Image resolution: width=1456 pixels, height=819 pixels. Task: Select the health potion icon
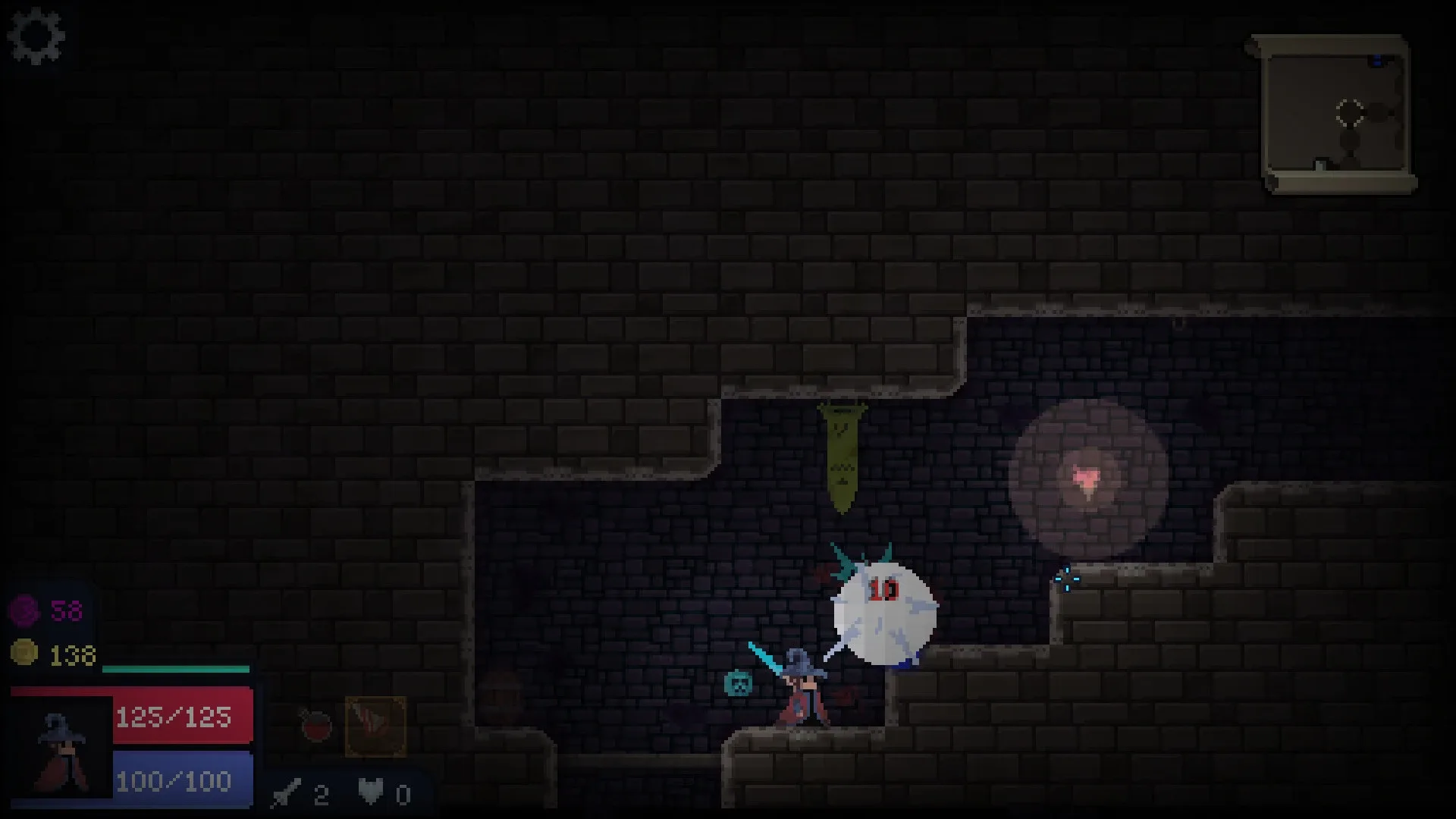pos(313,726)
